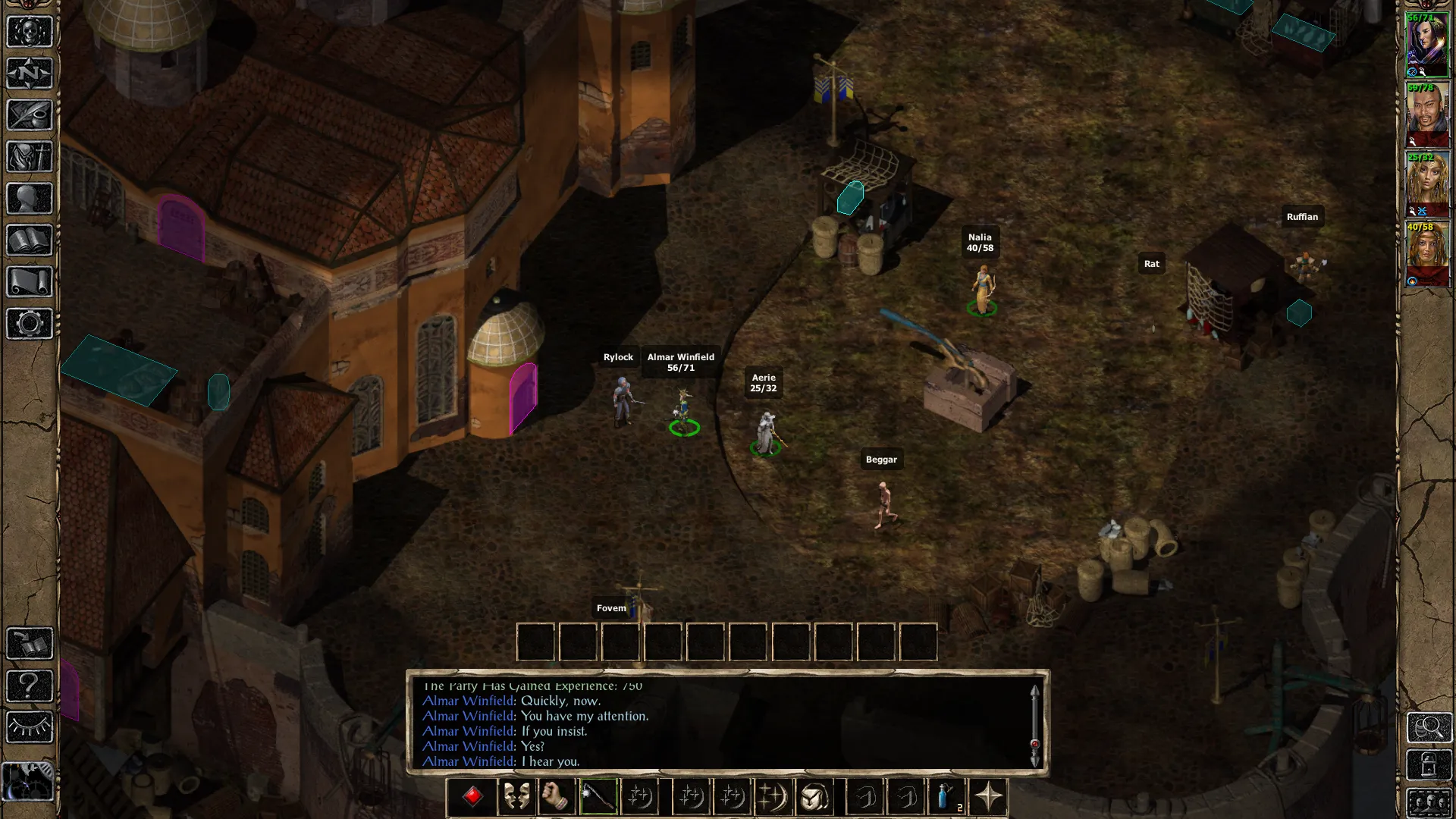Select all party members
Viewport: 1456px width, 819px height.
pyautogui.click(x=1429, y=802)
